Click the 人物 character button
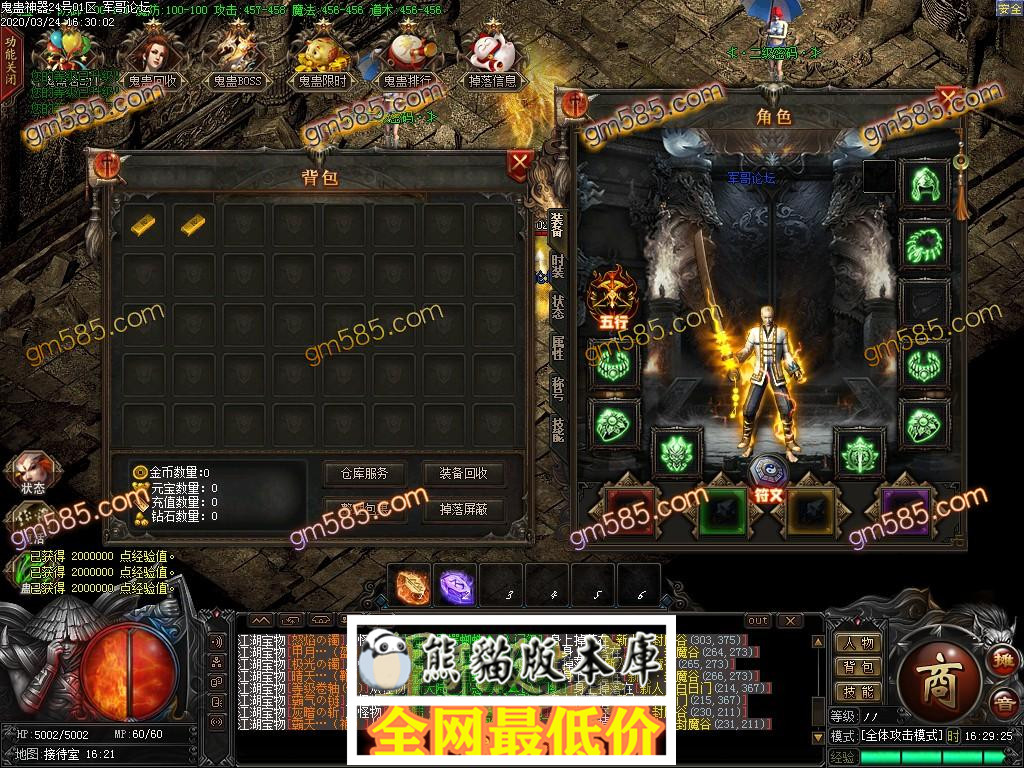This screenshot has height=768, width=1024. [x=857, y=643]
